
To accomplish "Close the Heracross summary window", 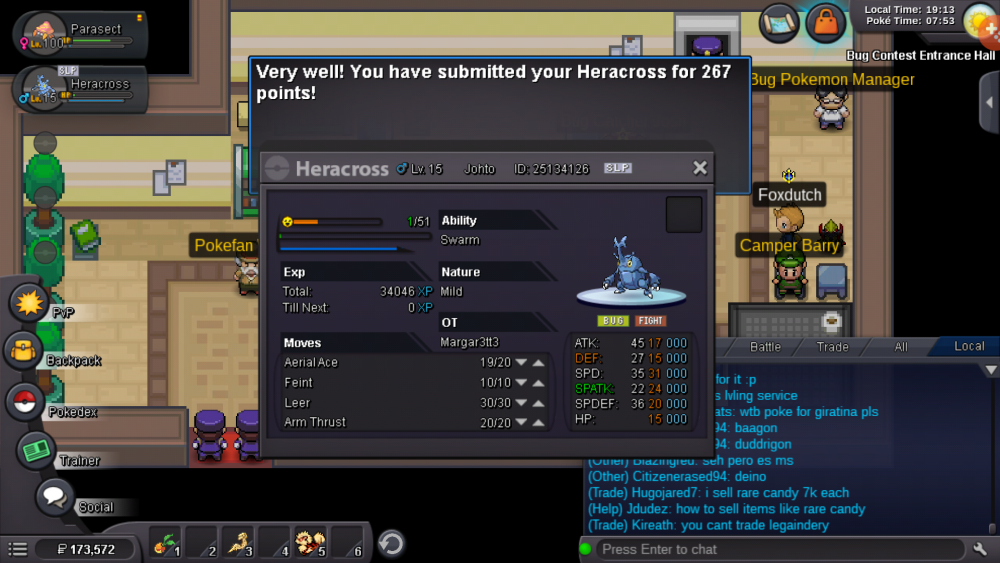I will (700, 168).
